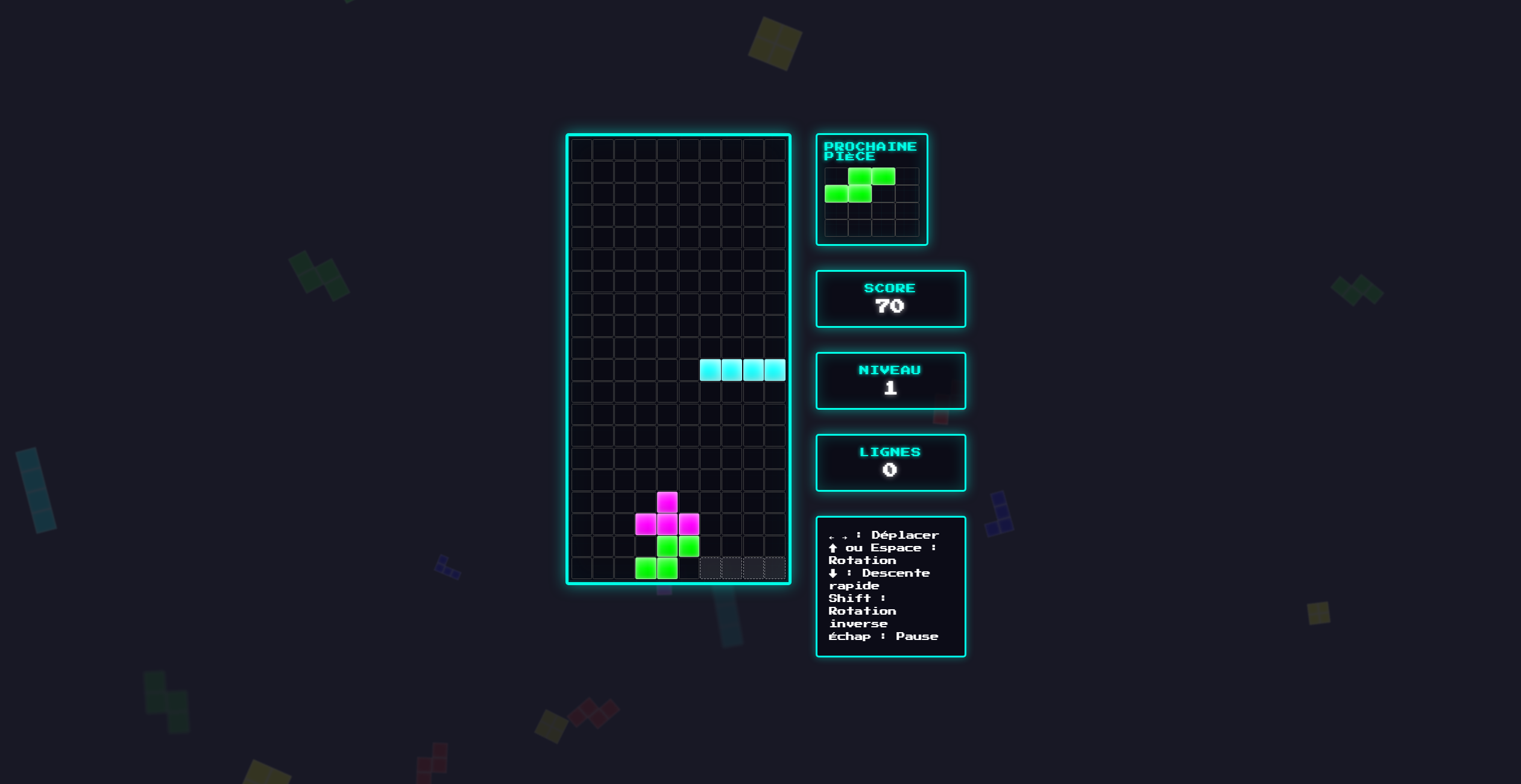Click the NIVEAU panel showing 1
Screen dimensions: 1521x784
890,380
